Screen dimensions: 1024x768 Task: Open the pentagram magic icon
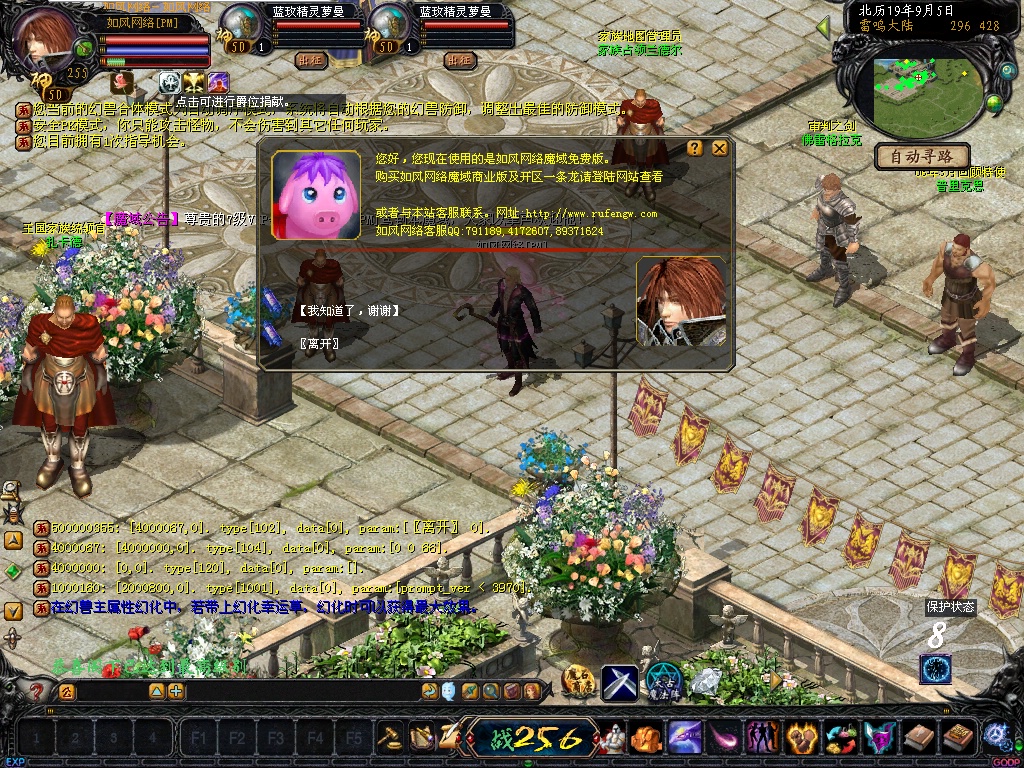(663, 682)
